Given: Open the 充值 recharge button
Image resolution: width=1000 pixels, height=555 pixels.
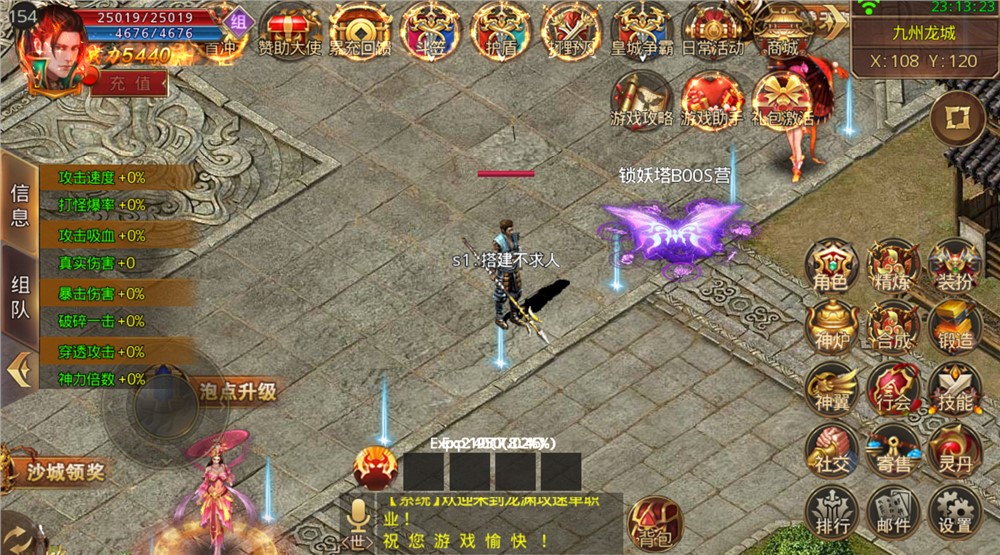Looking at the screenshot, I should click(x=130, y=83).
